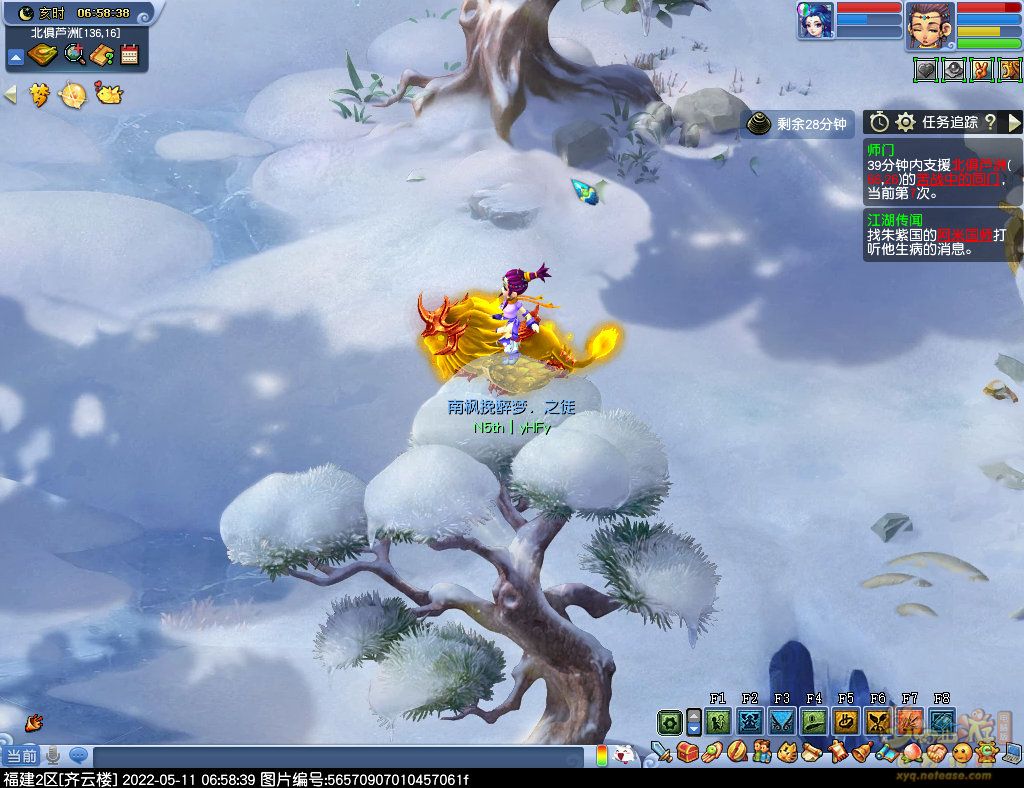1024x788 pixels.
Task: Activate the F1 shortcut skill
Action: click(717, 721)
